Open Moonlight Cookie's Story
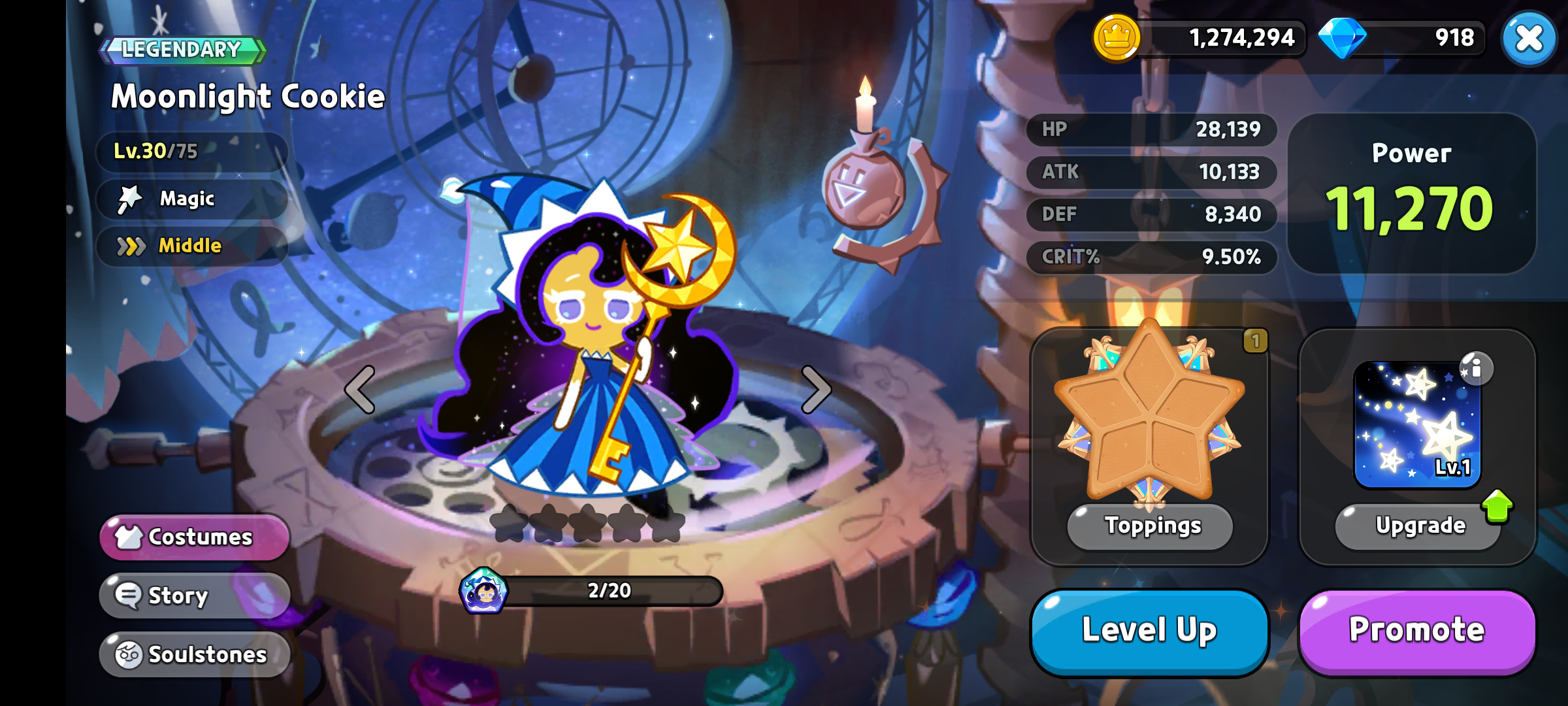 click(x=194, y=596)
